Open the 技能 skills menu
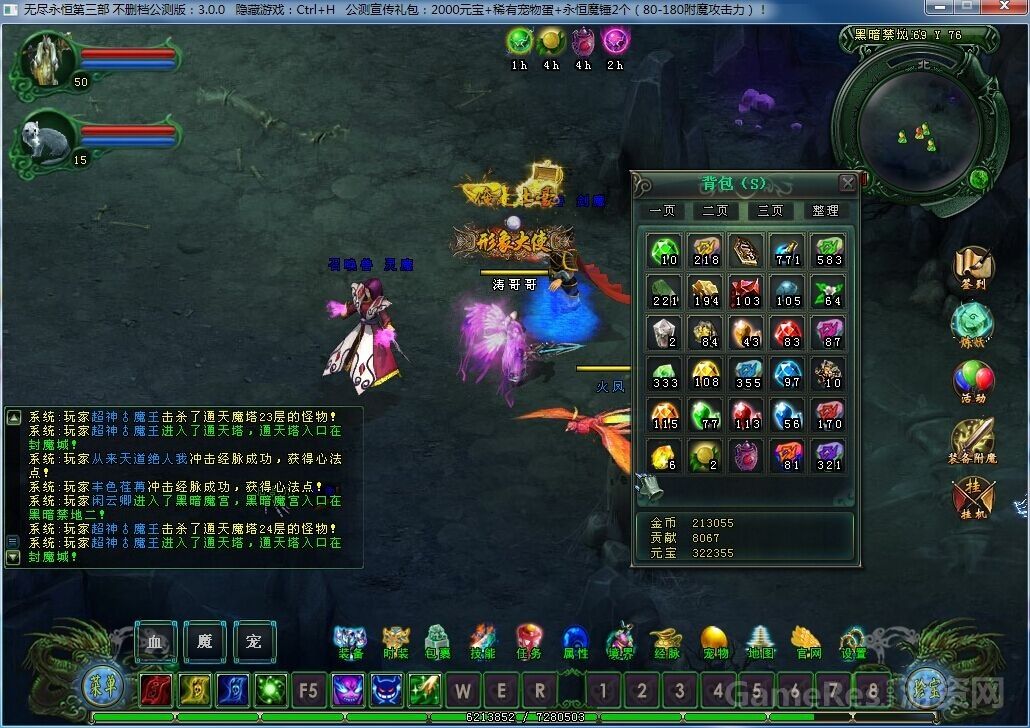 tap(483, 640)
